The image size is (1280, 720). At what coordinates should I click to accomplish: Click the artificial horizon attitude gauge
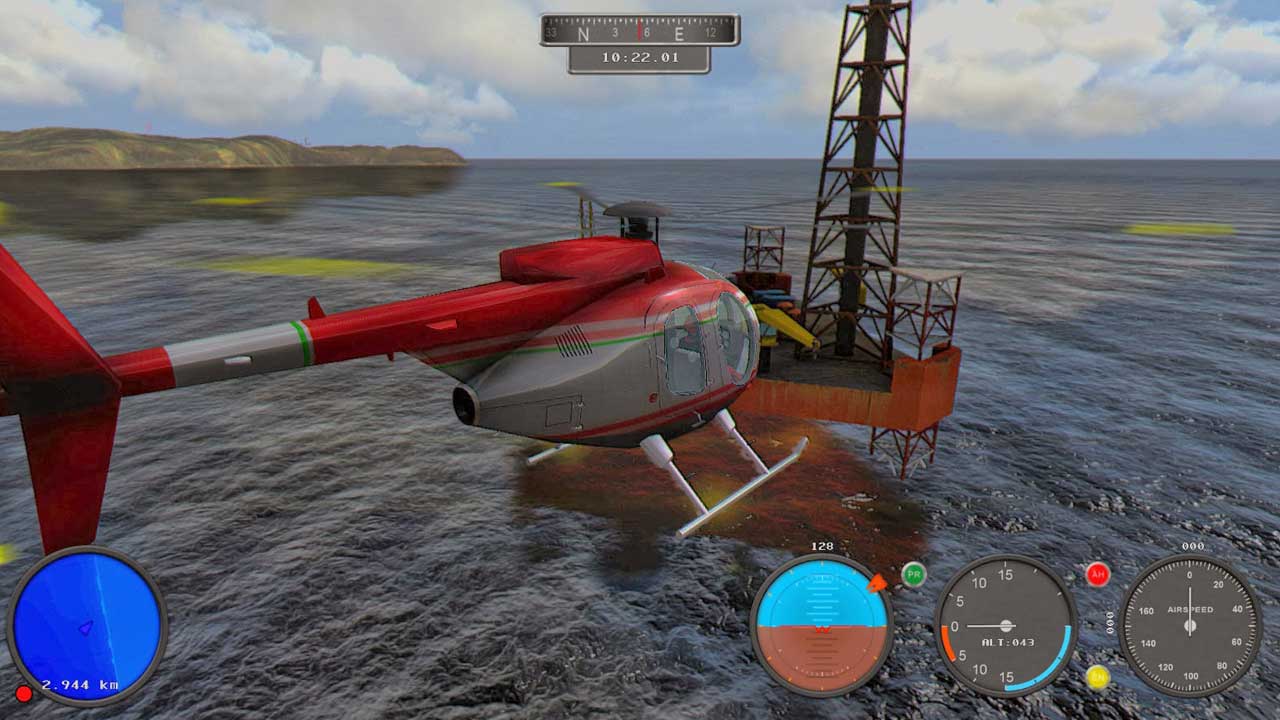(821, 626)
